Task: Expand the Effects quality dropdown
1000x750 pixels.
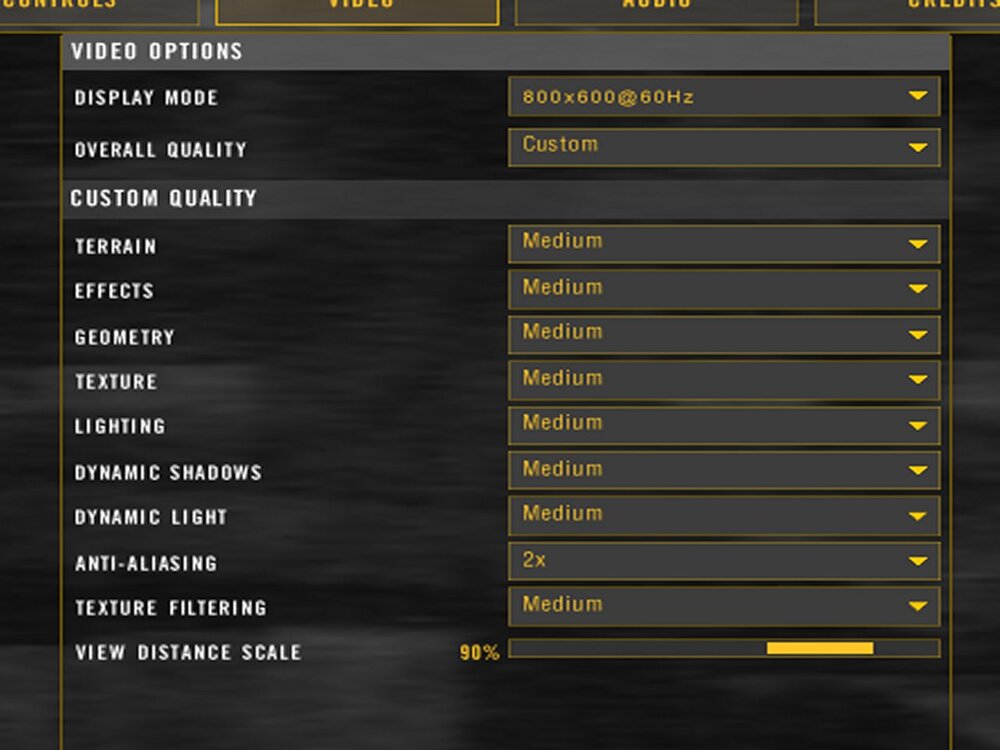Action: coord(724,290)
